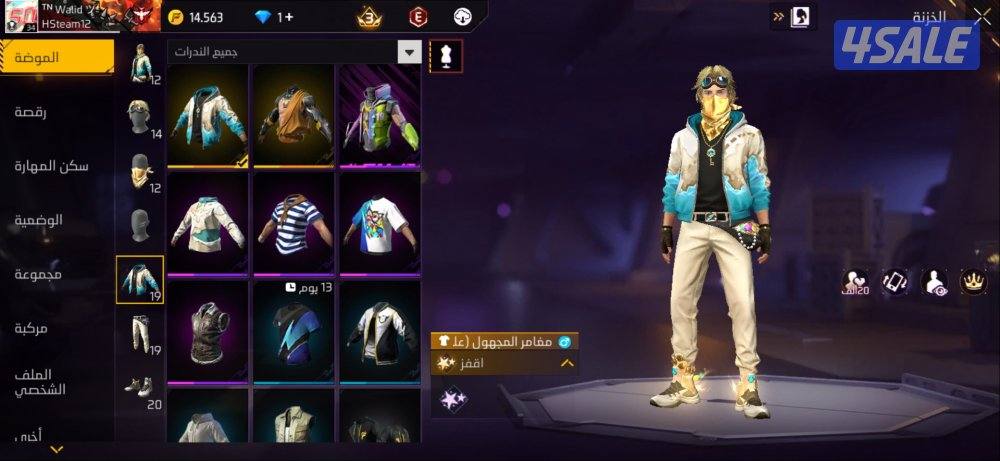
Task: Open the yellow face mask subcategory
Action: click(140, 172)
